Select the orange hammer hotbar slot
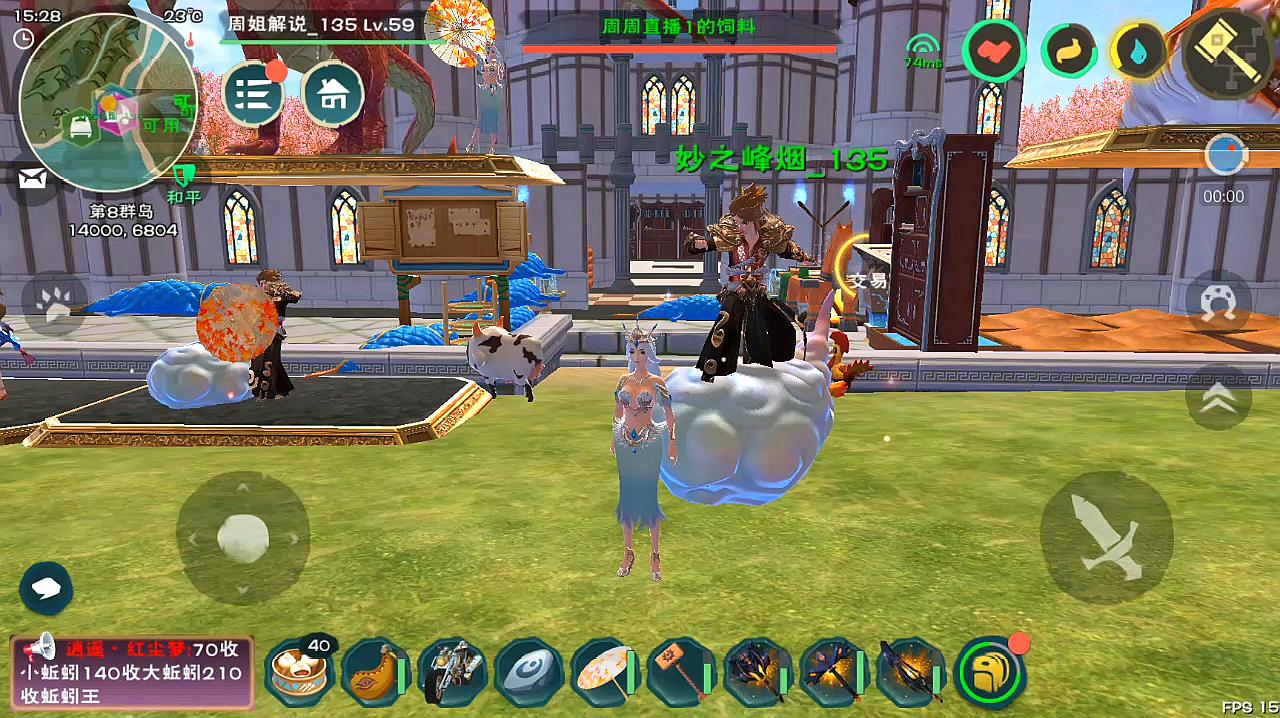This screenshot has height=718, width=1280. coord(681,671)
